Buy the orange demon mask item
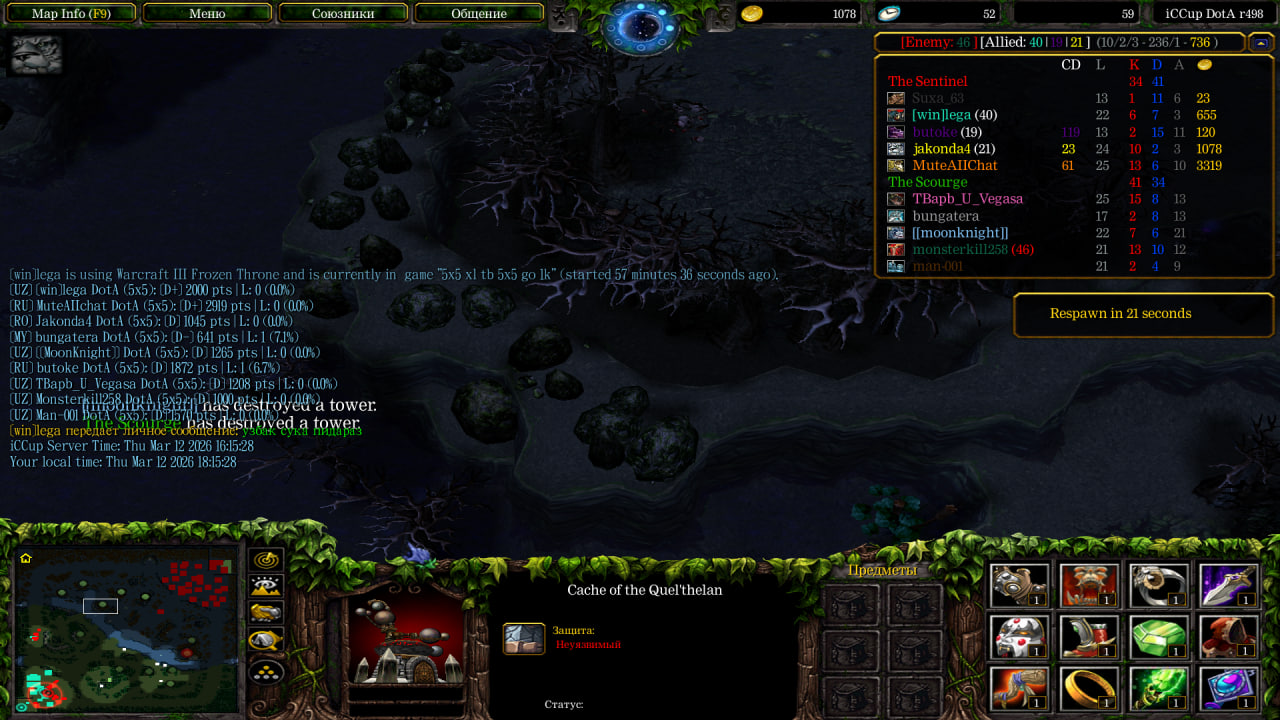 pos(1090,586)
